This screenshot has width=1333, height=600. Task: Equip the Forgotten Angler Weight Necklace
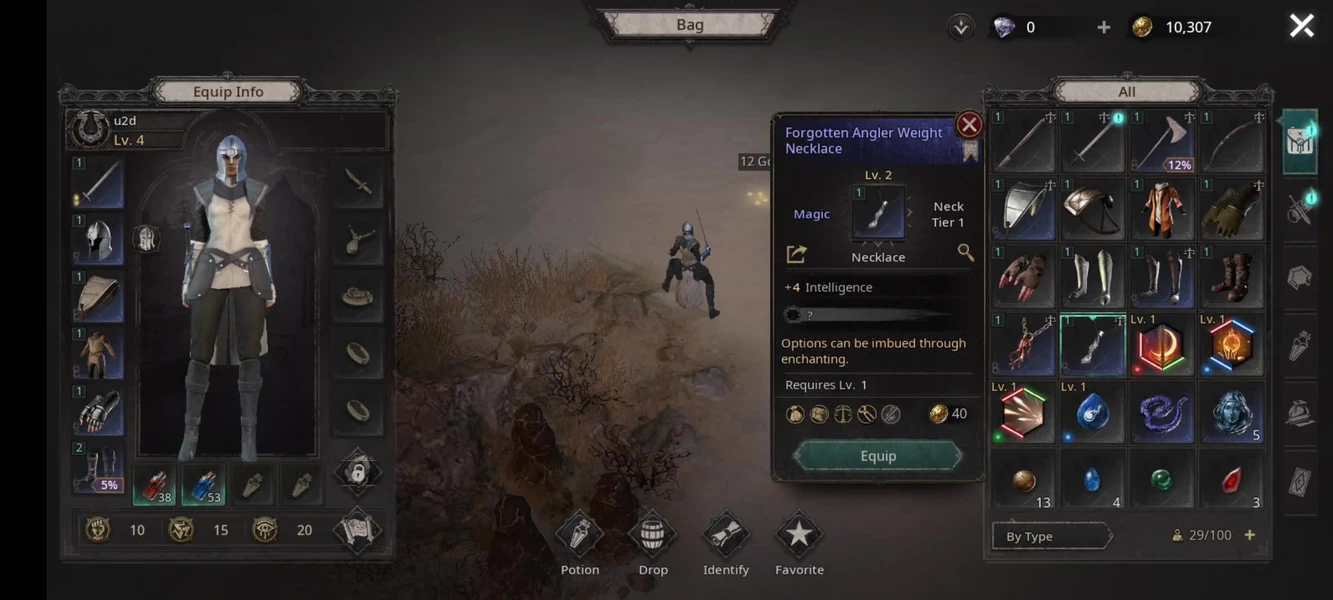pyautogui.click(x=878, y=456)
